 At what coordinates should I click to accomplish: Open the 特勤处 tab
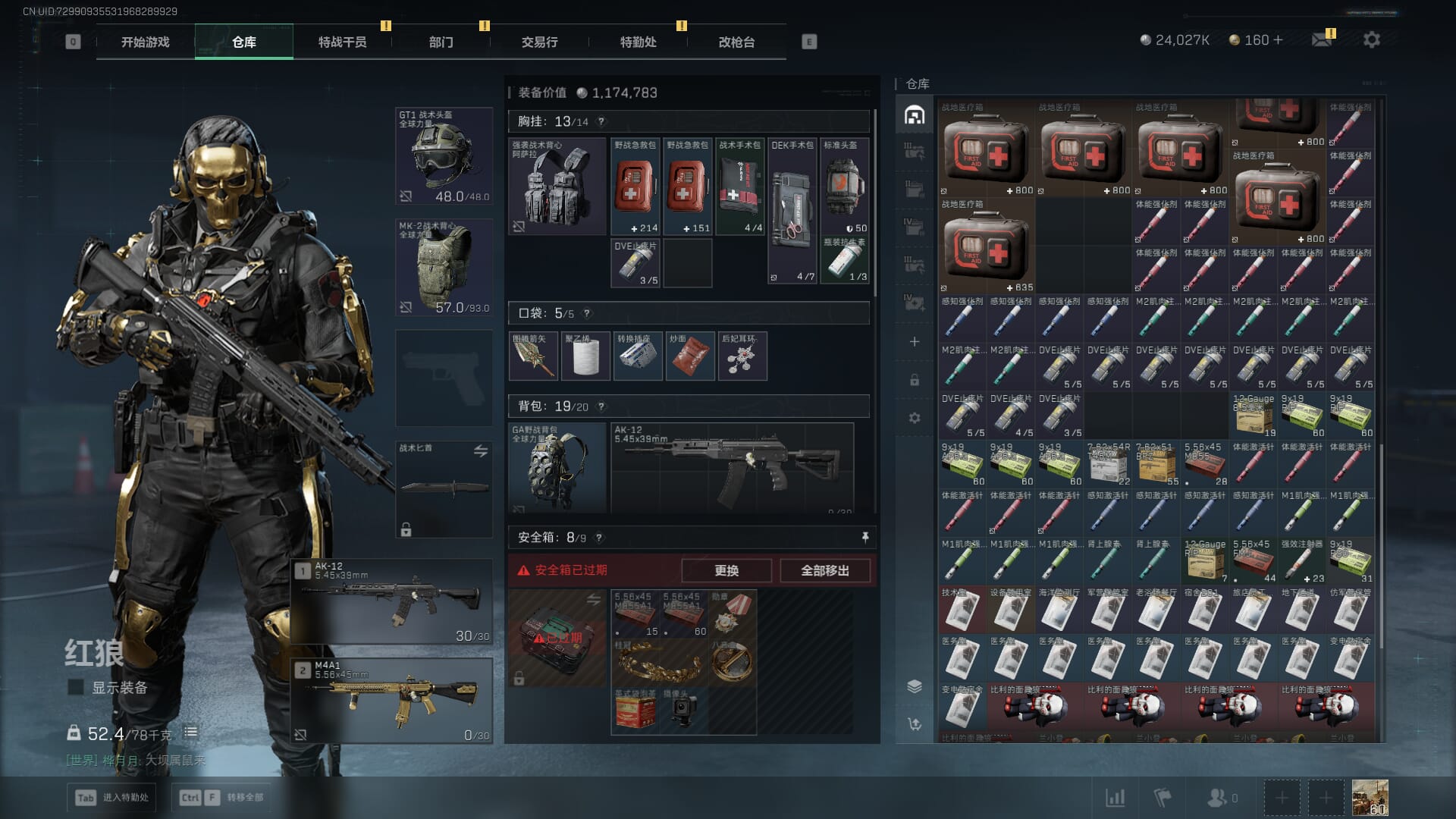[638, 42]
